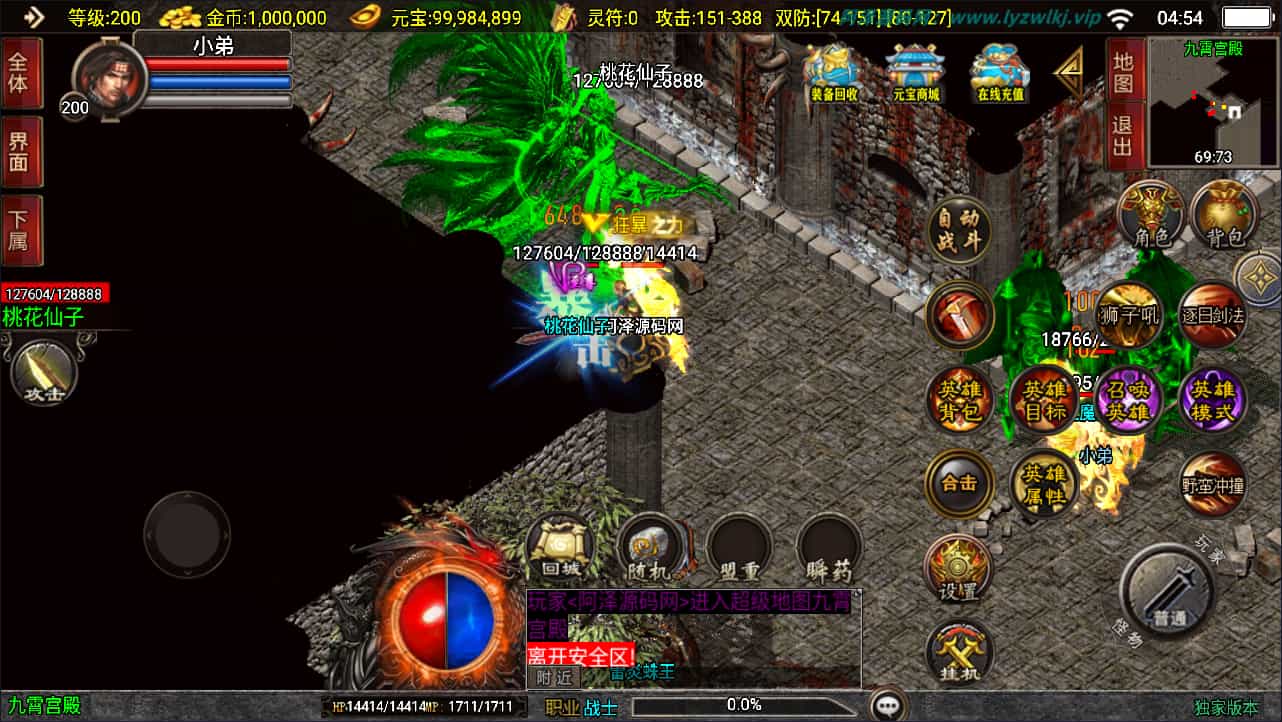Switch 英雄模式 hero mode
Screen dimensions: 1282x722
click(x=1213, y=401)
